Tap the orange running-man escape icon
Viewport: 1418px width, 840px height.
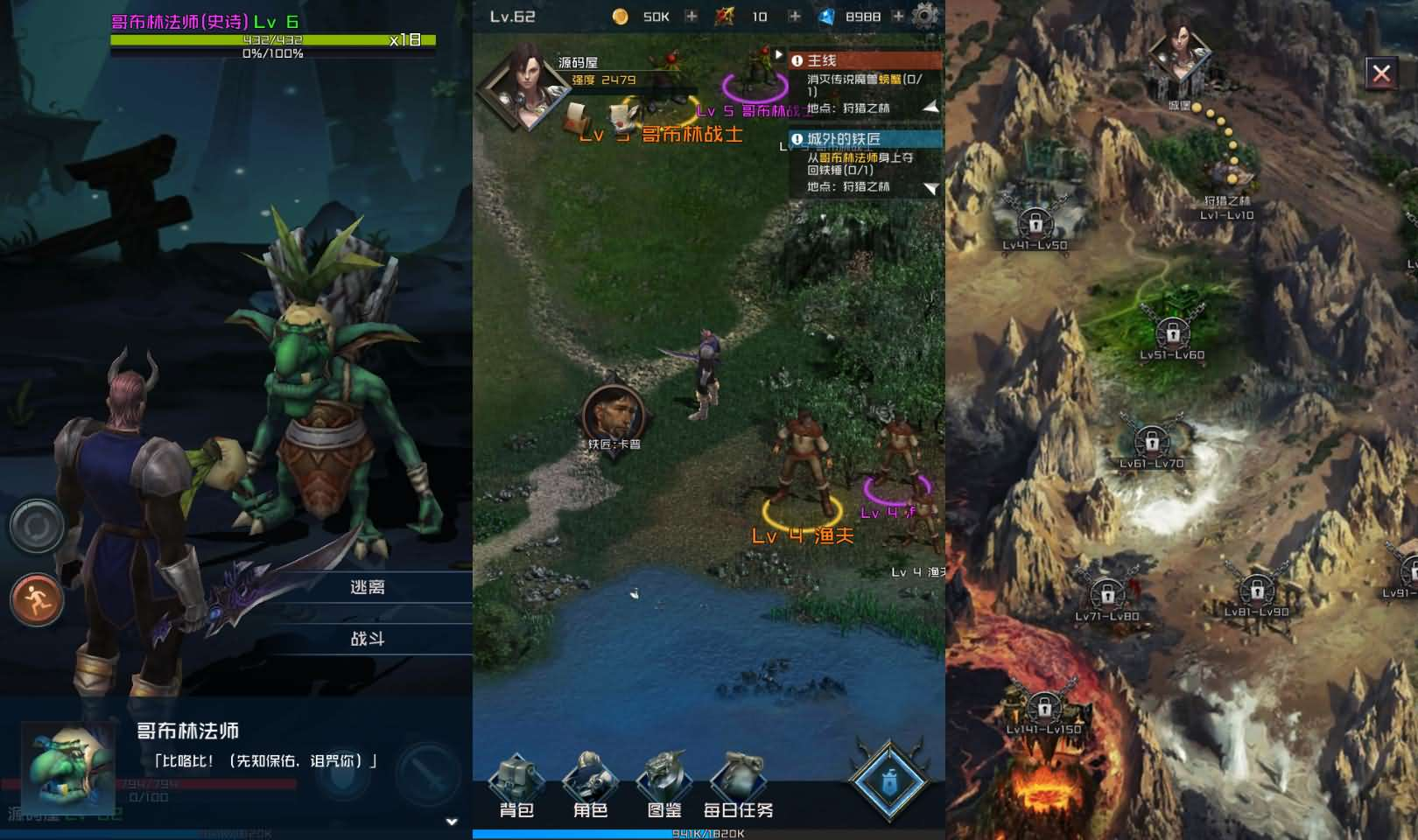coord(37,600)
